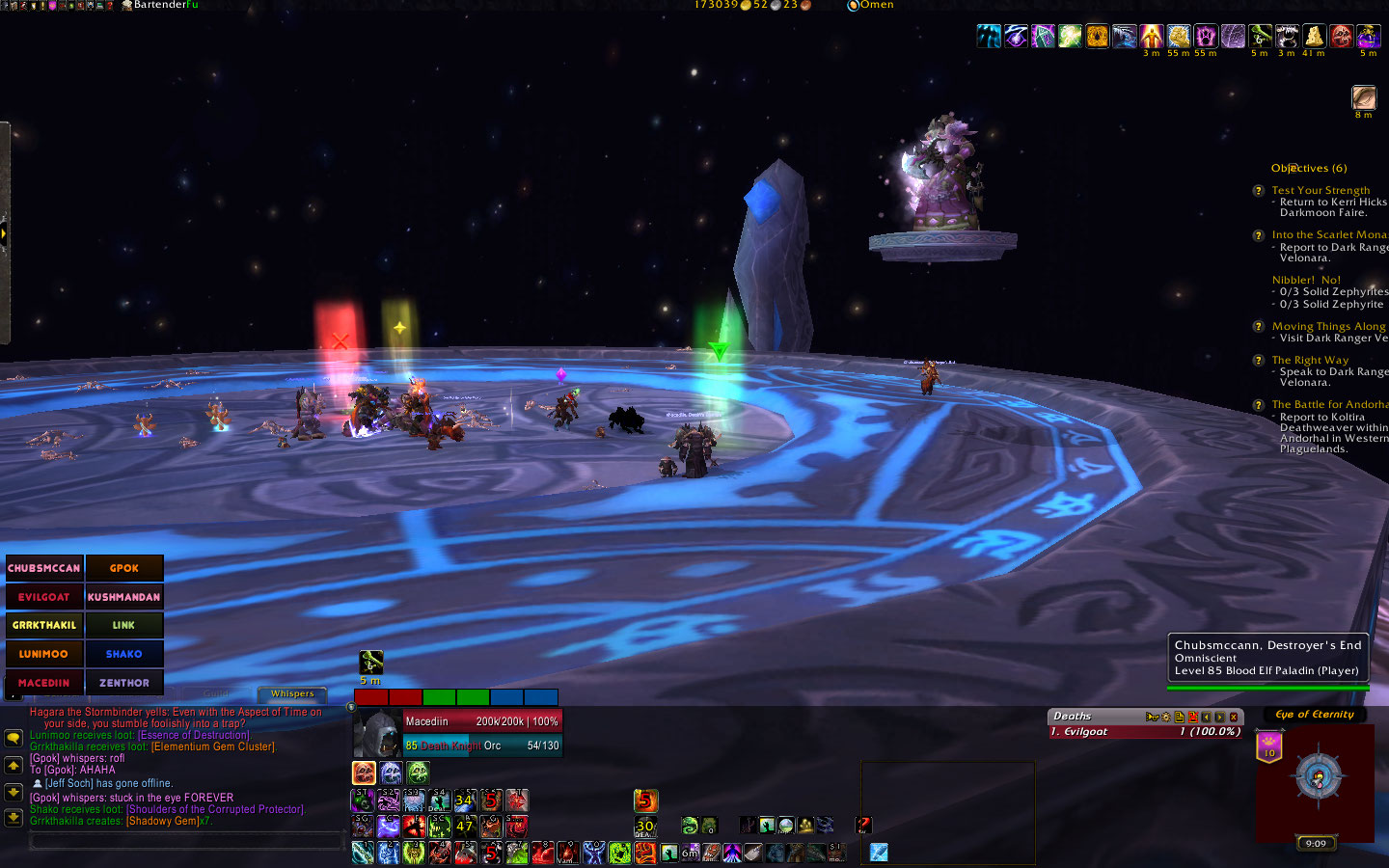
Task: Activate the red skull presence icon
Action: [364, 773]
